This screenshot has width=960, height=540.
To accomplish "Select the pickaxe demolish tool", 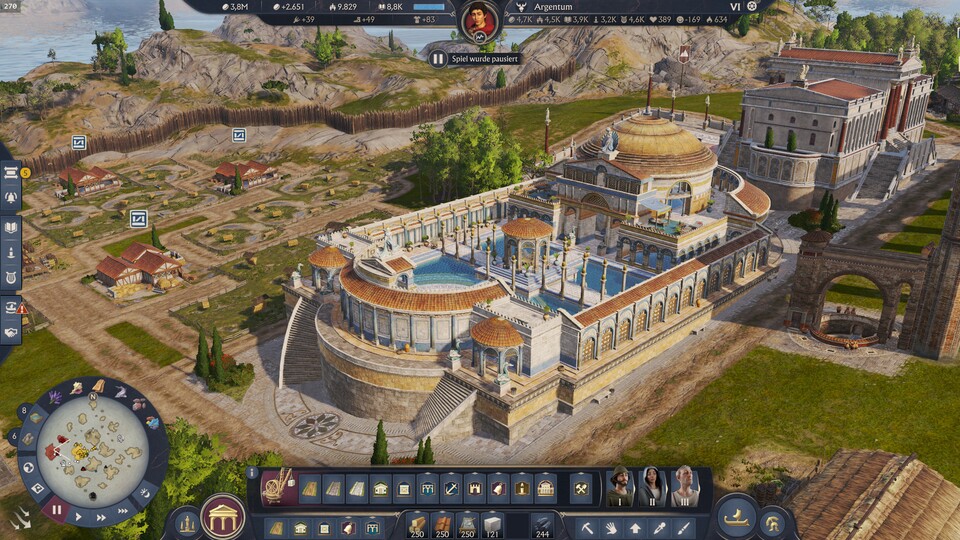I will tap(588, 527).
